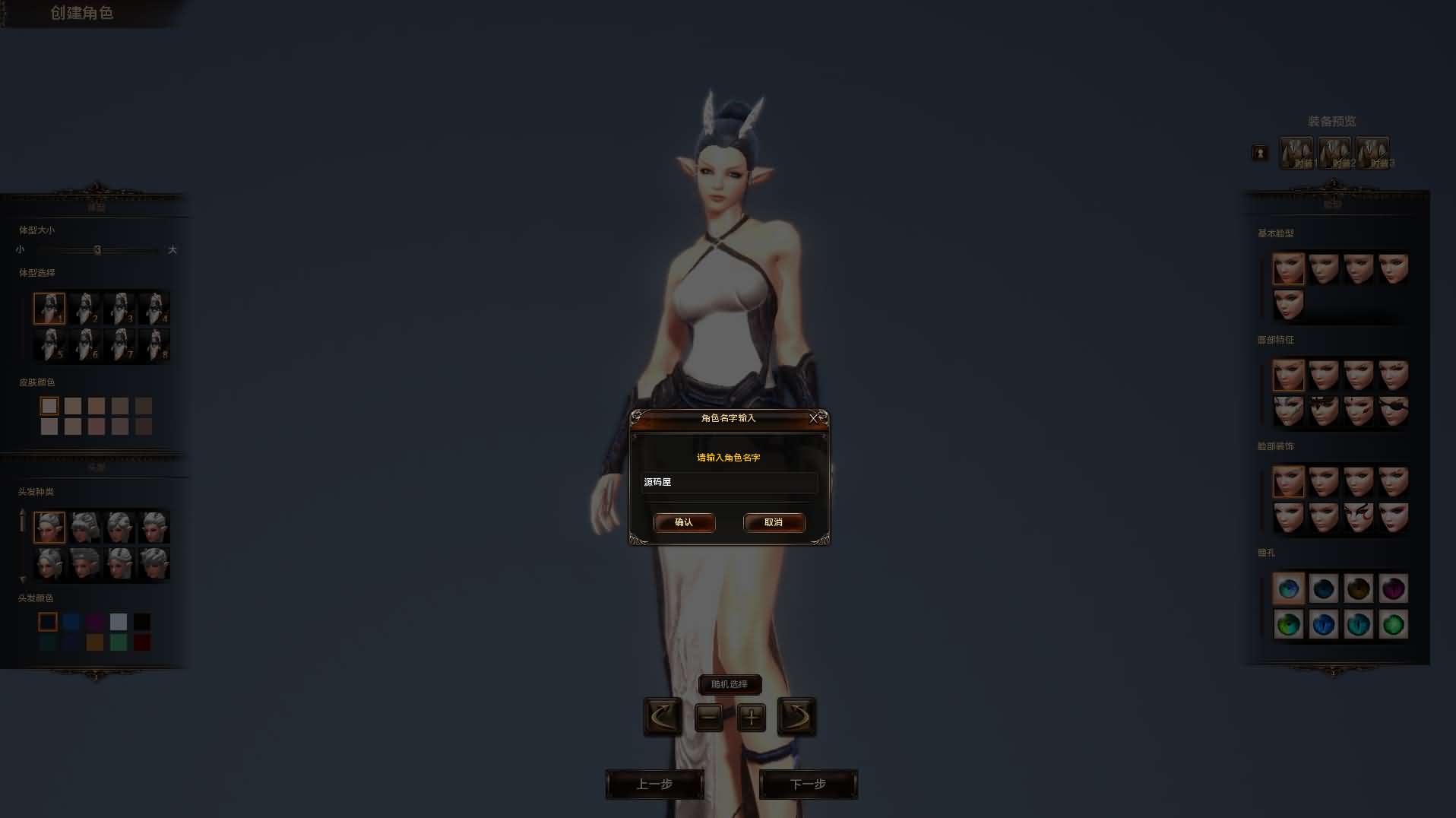Image resolution: width=1456 pixels, height=818 pixels.
Task: Click the down arrow on hairstyle list
Action: click(x=24, y=579)
